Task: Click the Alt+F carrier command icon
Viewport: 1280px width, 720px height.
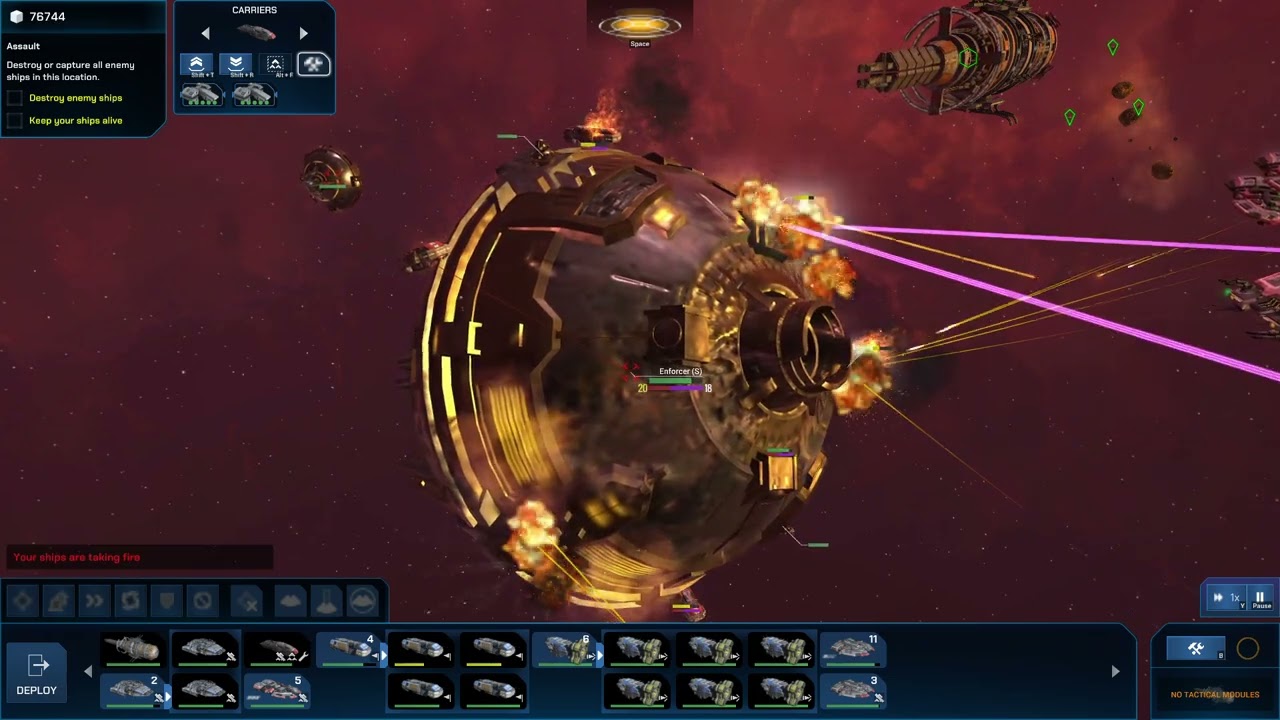Action: pos(275,65)
